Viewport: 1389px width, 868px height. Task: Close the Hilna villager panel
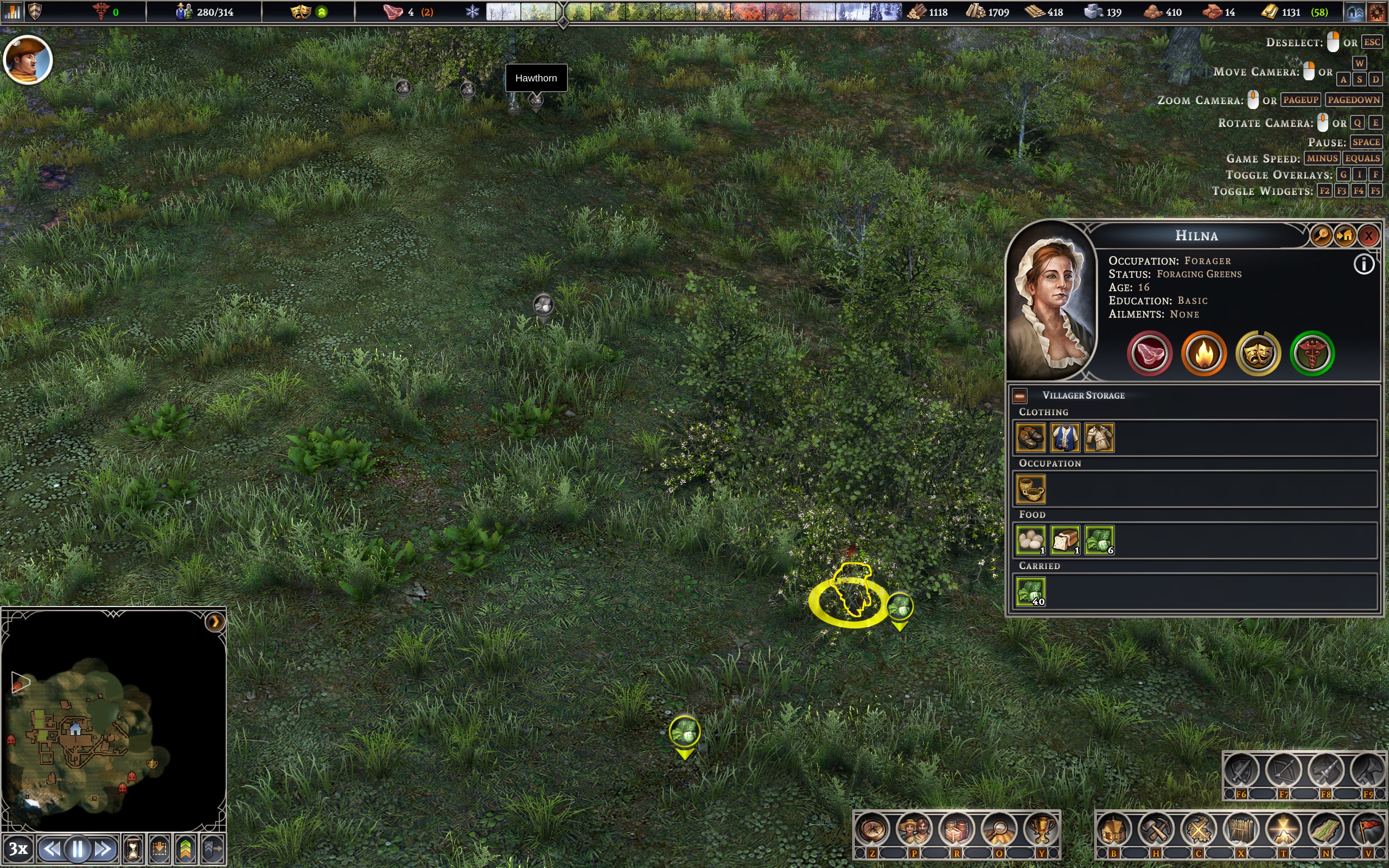point(1368,235)
